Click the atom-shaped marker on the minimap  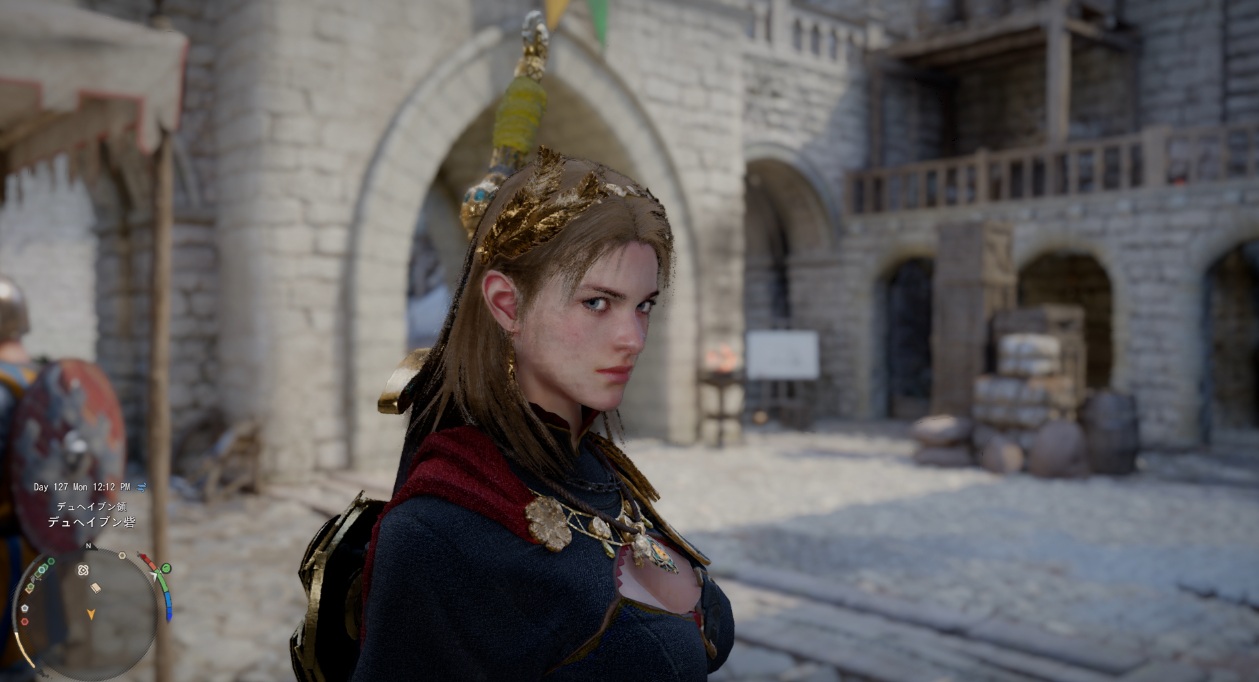click(x=83, y=570)
